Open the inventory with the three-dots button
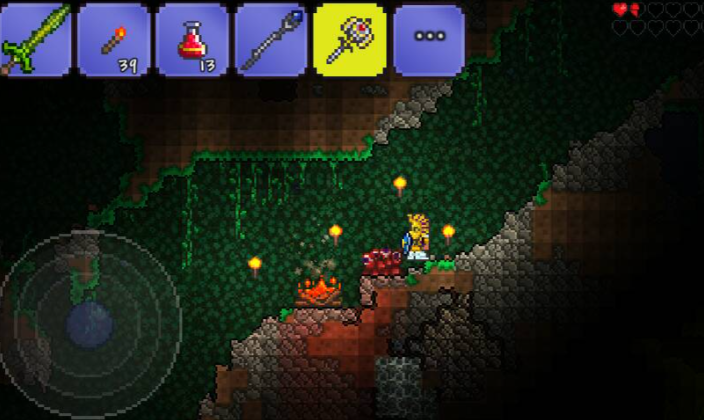704x420 pixels. click(x=428, y=40)
